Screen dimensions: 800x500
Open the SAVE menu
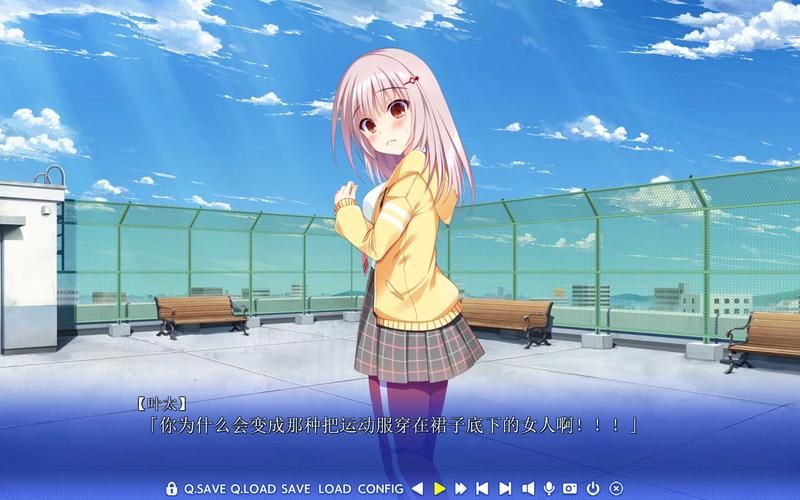click(x=296, y=488)
